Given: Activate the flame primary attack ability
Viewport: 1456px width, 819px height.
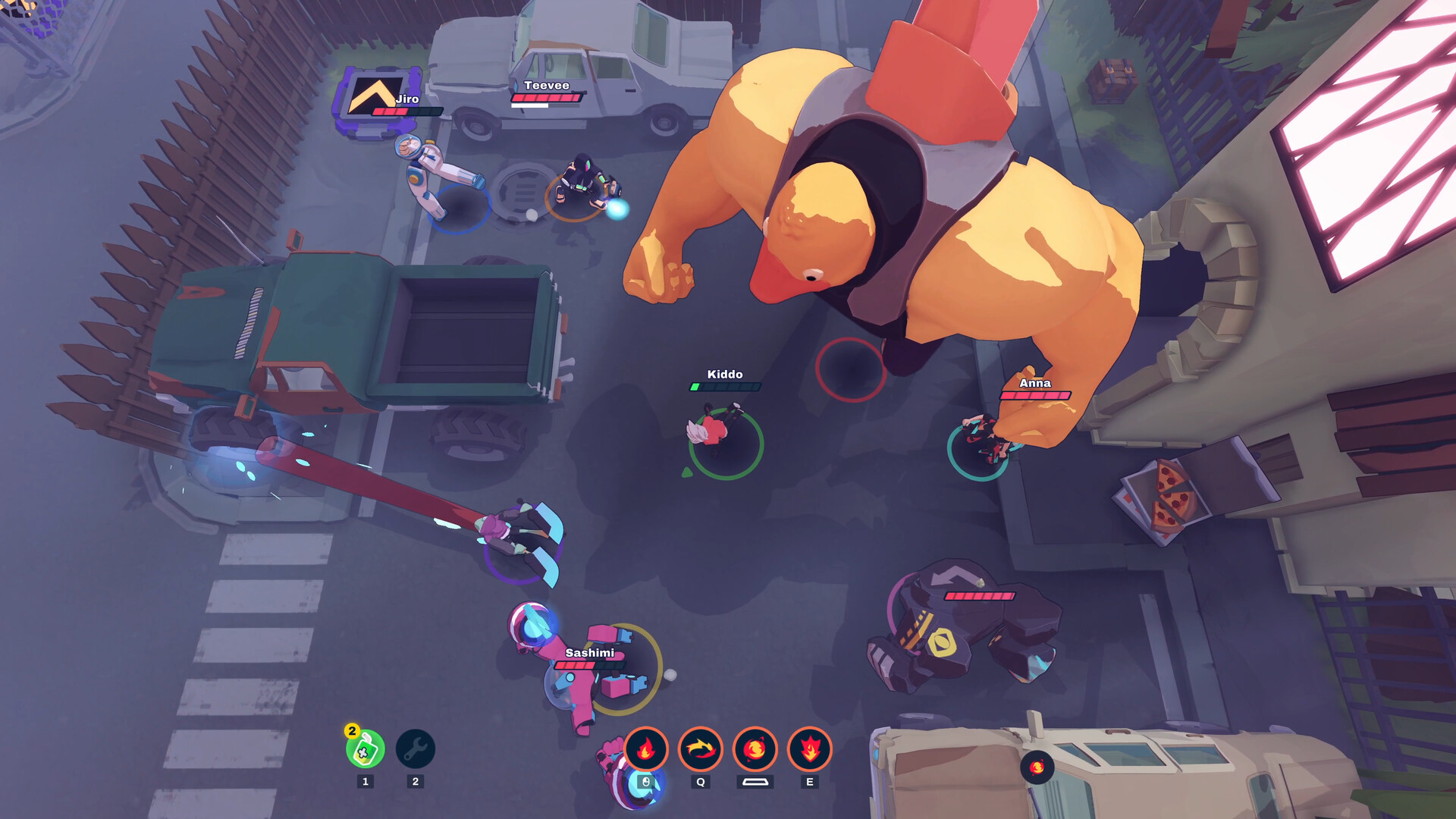Looking at the screenshot, I should [x=645, y=751].
